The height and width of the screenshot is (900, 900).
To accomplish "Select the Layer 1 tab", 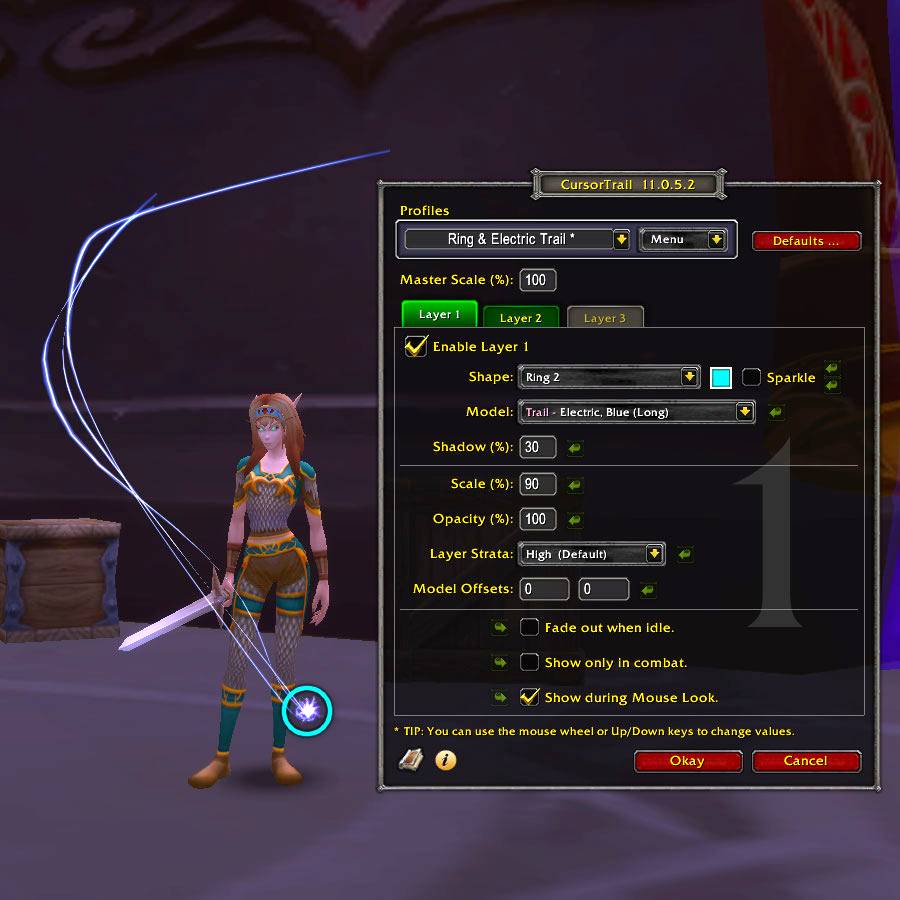I will click(439, 314).
